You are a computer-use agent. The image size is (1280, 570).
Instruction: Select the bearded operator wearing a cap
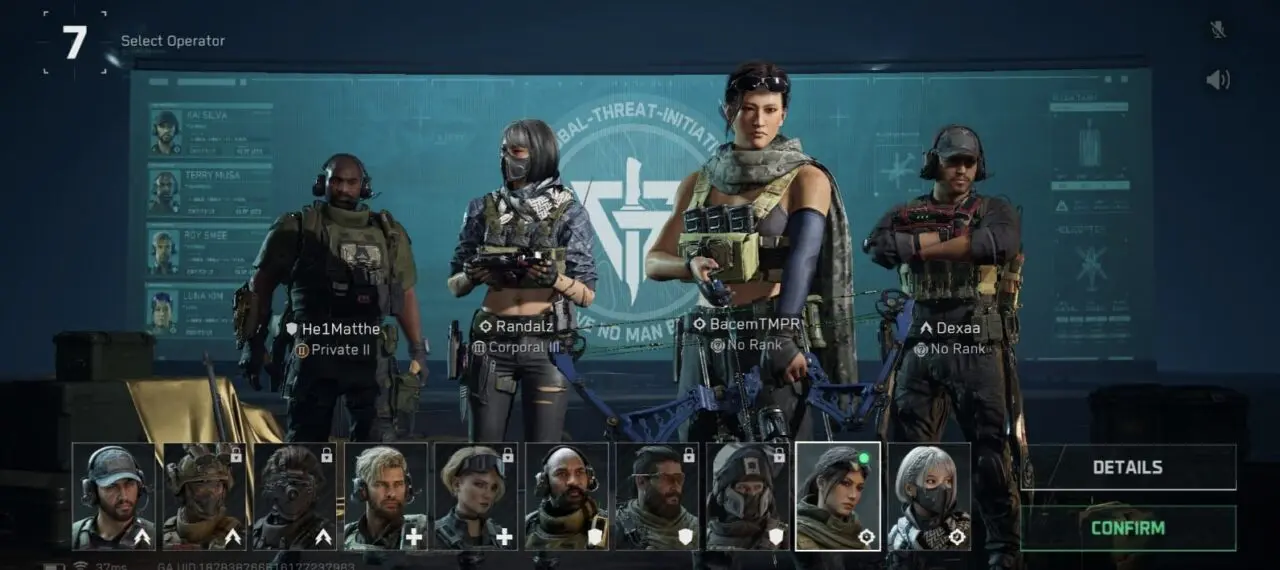tap(114, 496)
